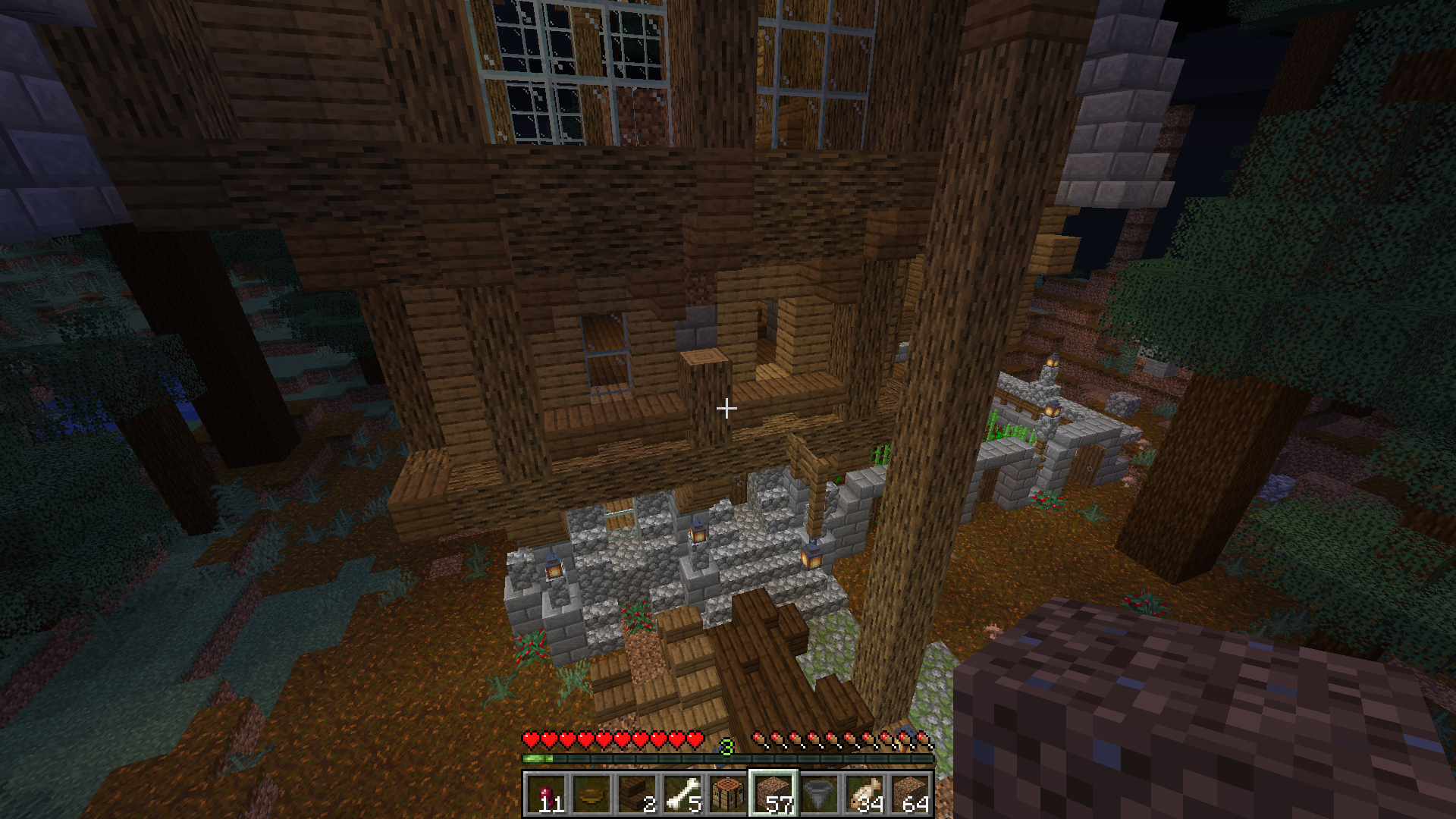Click the highlighted dirt stack of 57
1456x819 pixels.
coord(773,794)
